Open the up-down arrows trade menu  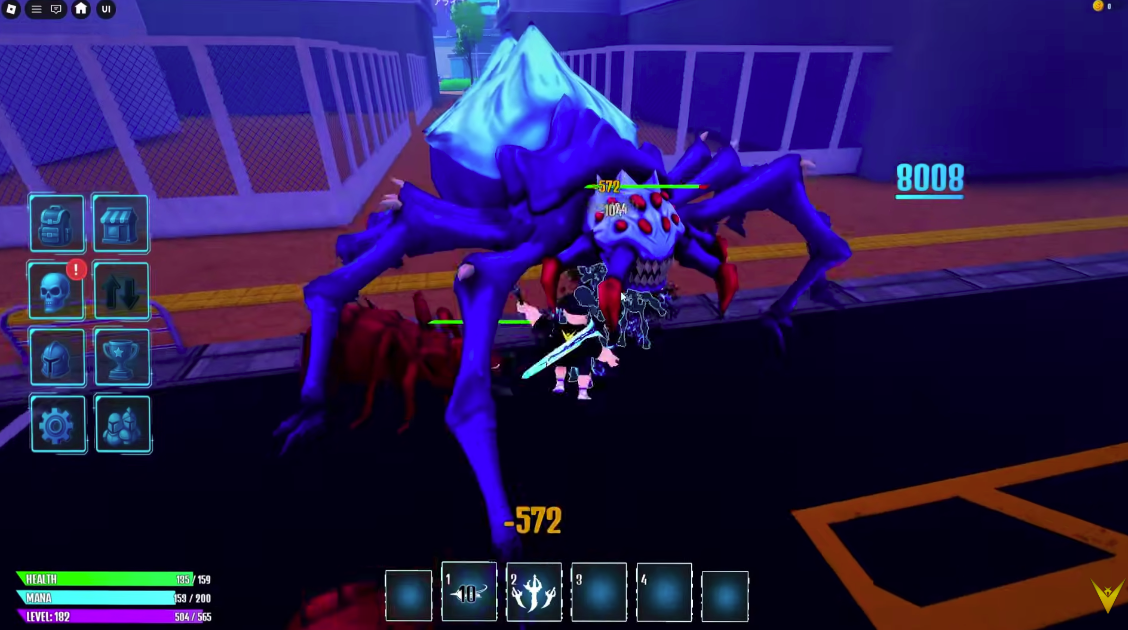pyautogui.click(x=121, y=291)
